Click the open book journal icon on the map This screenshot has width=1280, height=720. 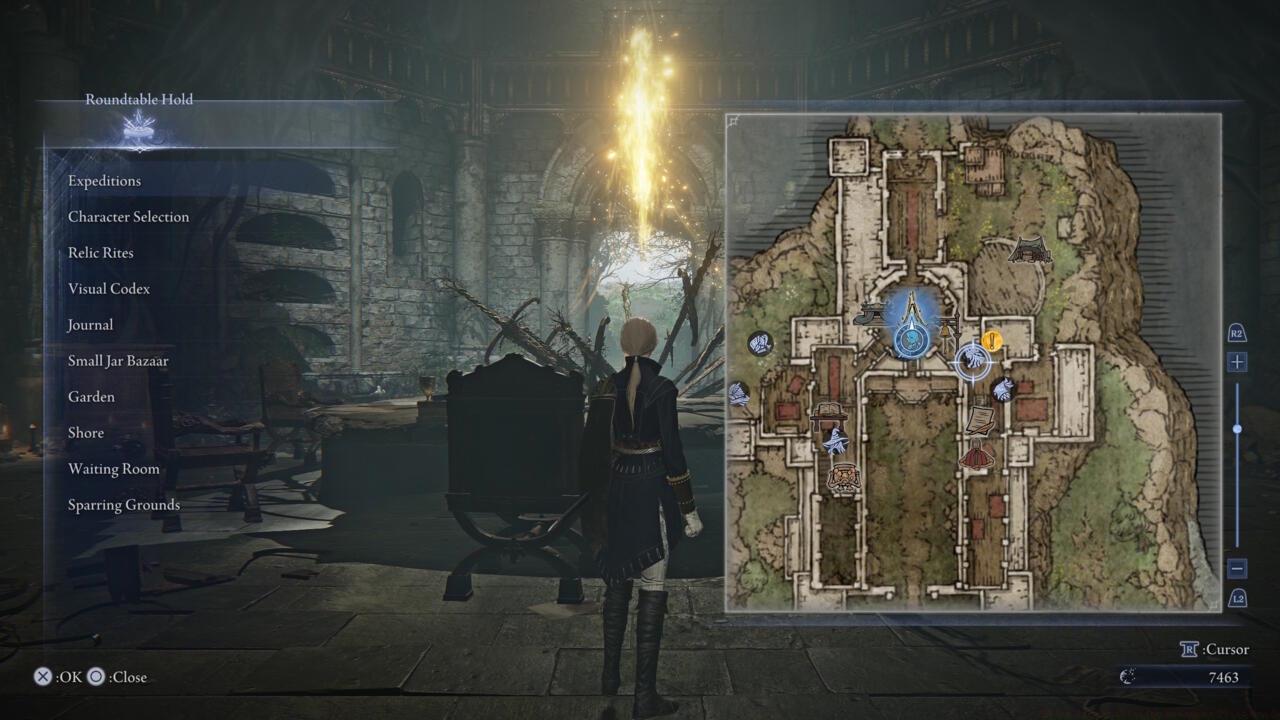coord(829,408)
